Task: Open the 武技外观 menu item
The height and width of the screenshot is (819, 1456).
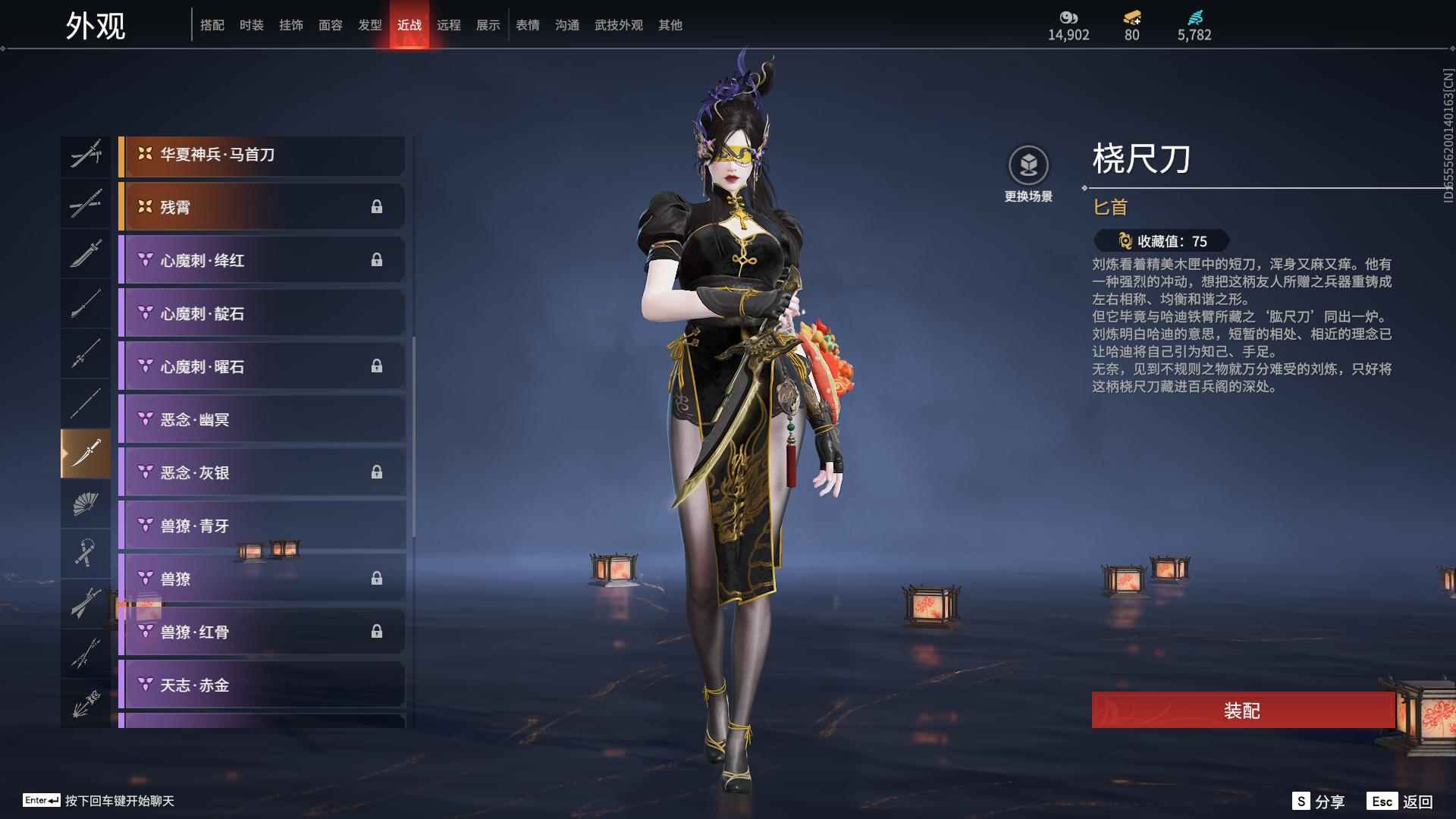Action: click(x=617, y=24)
